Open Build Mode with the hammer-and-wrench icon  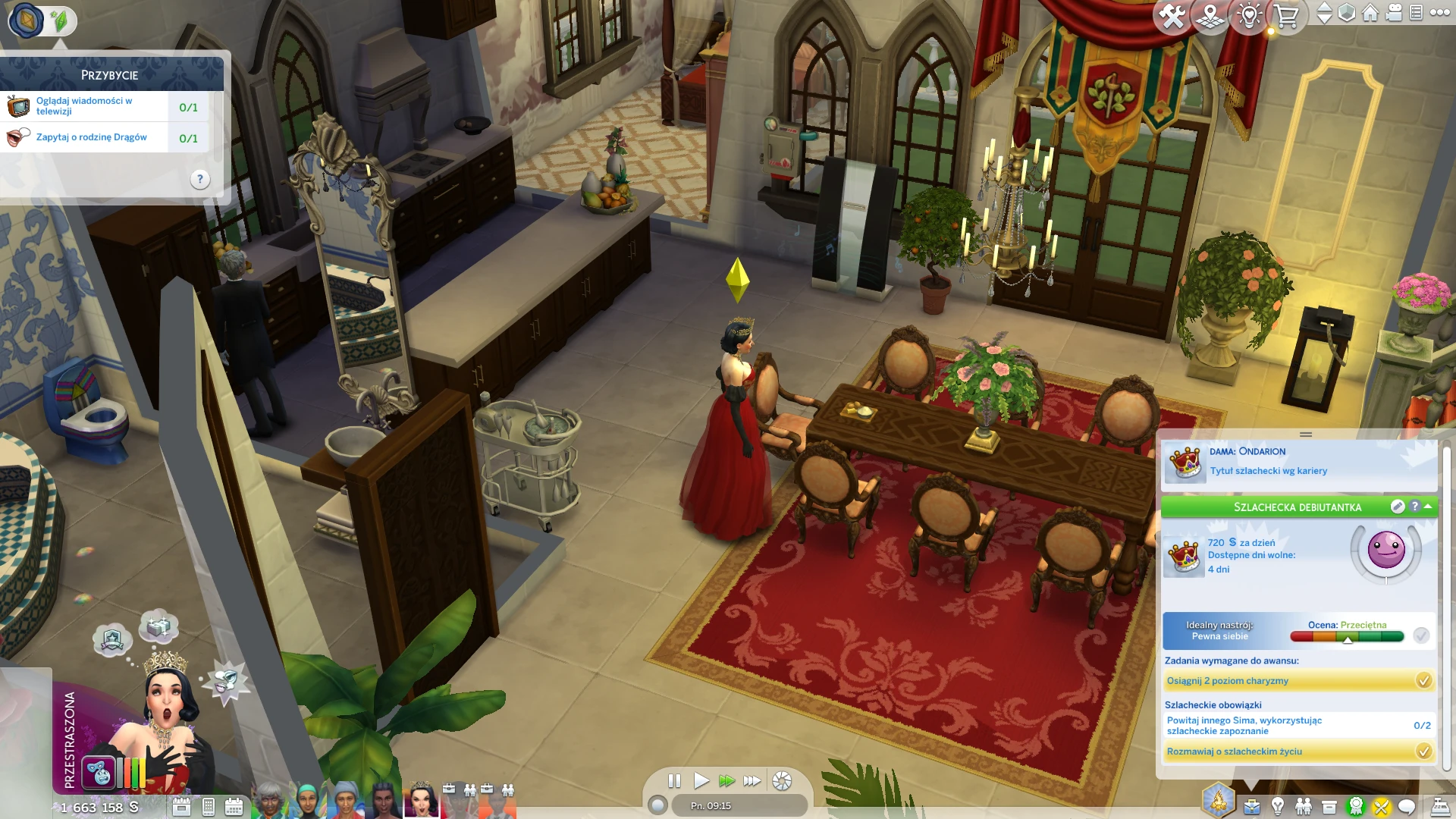1172,16
